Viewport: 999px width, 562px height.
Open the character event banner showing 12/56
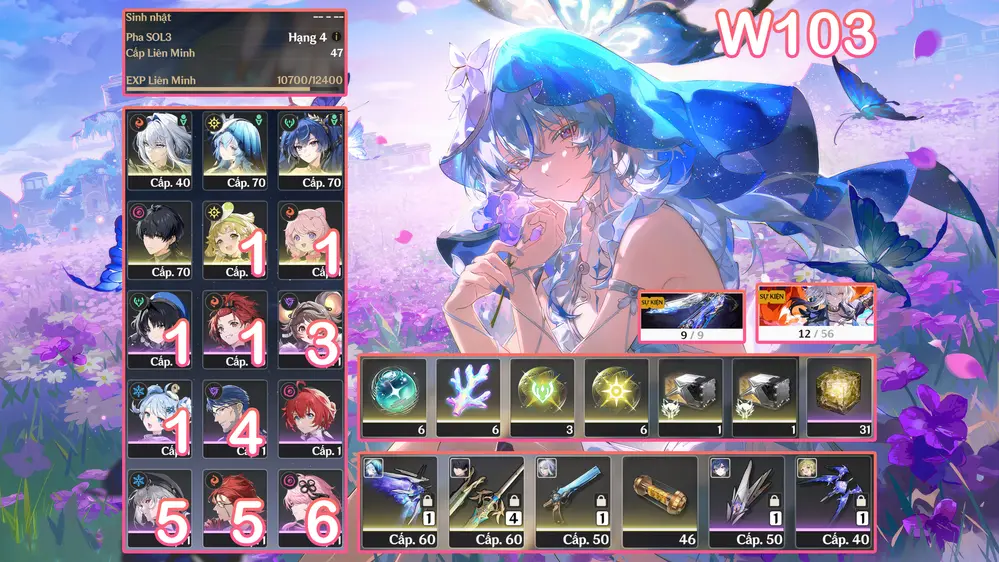[815, 314]
